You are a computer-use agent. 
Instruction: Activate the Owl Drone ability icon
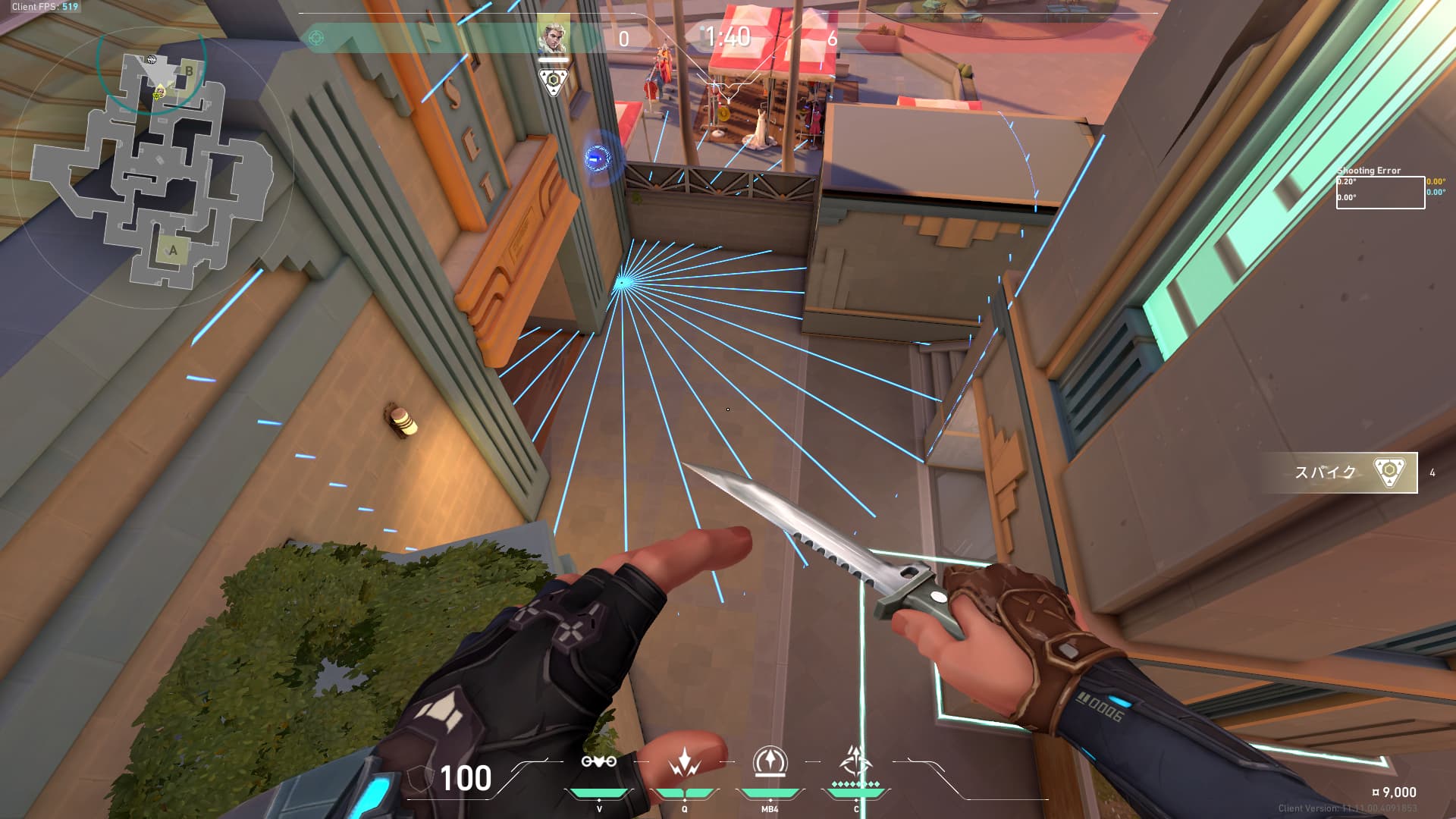point(598,761)
